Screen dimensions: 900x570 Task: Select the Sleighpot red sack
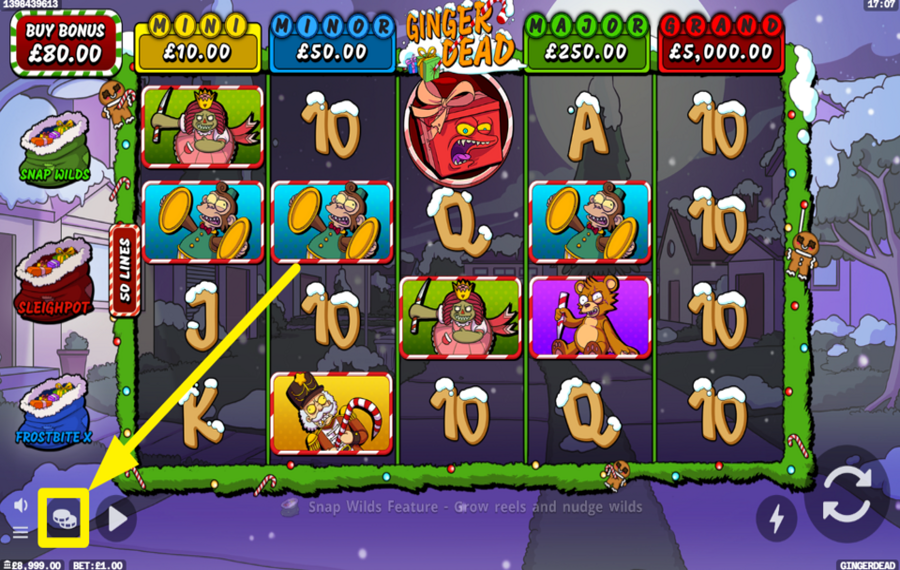coord(53,276)
